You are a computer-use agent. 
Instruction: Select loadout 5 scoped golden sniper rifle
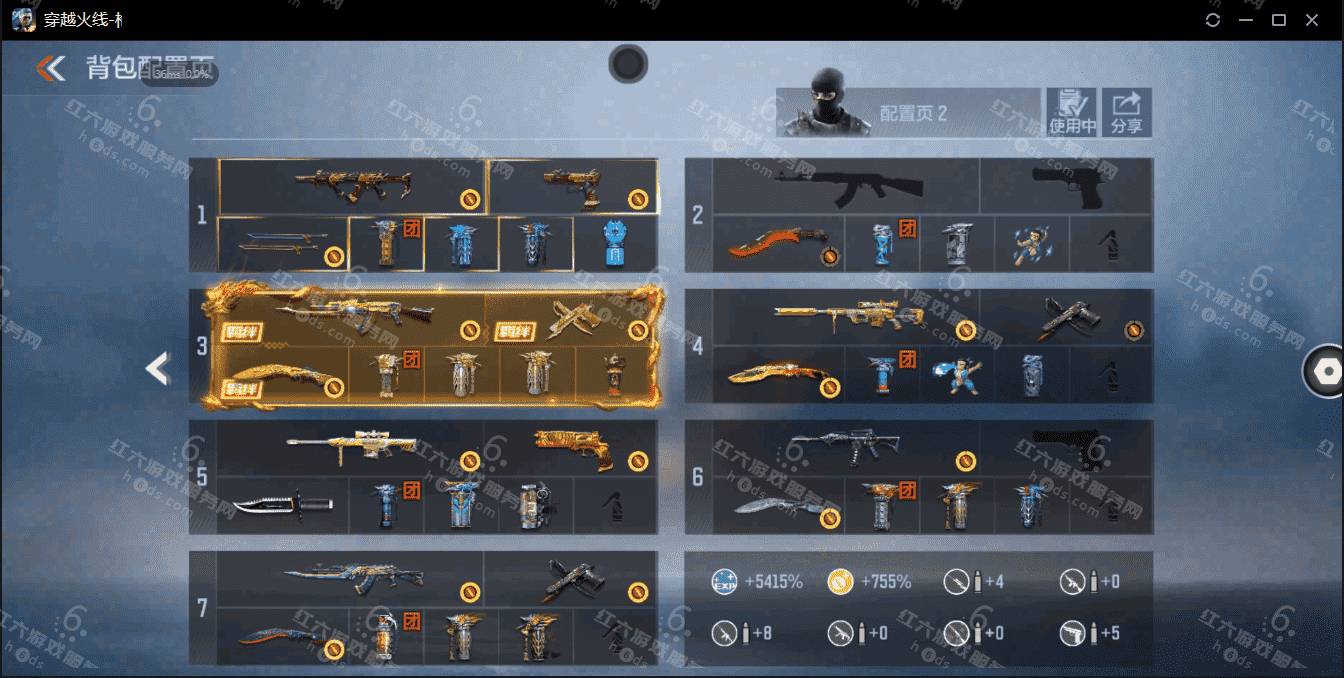coord(350,447)
